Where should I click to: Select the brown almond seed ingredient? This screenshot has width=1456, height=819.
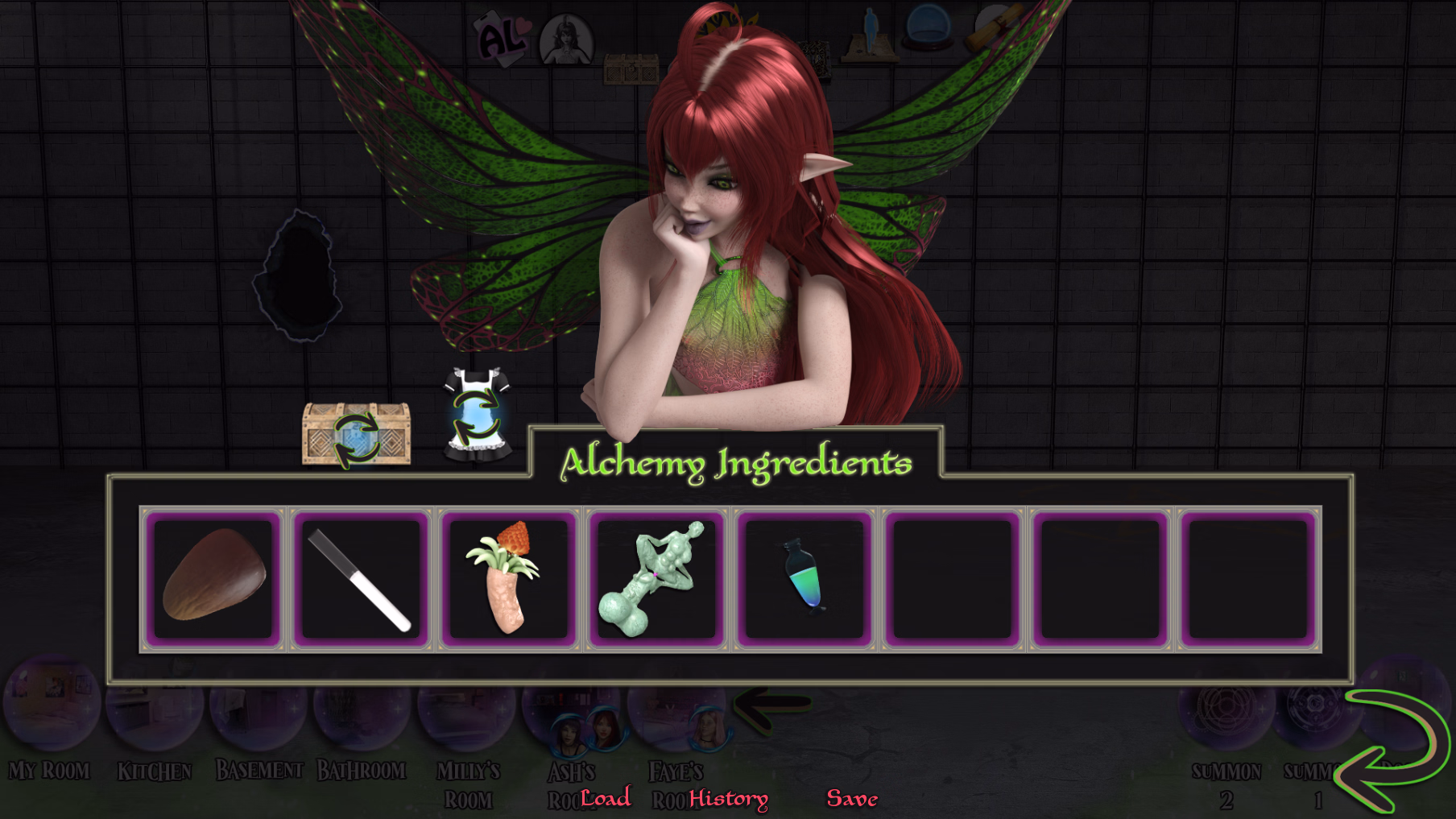coord(214,578)
